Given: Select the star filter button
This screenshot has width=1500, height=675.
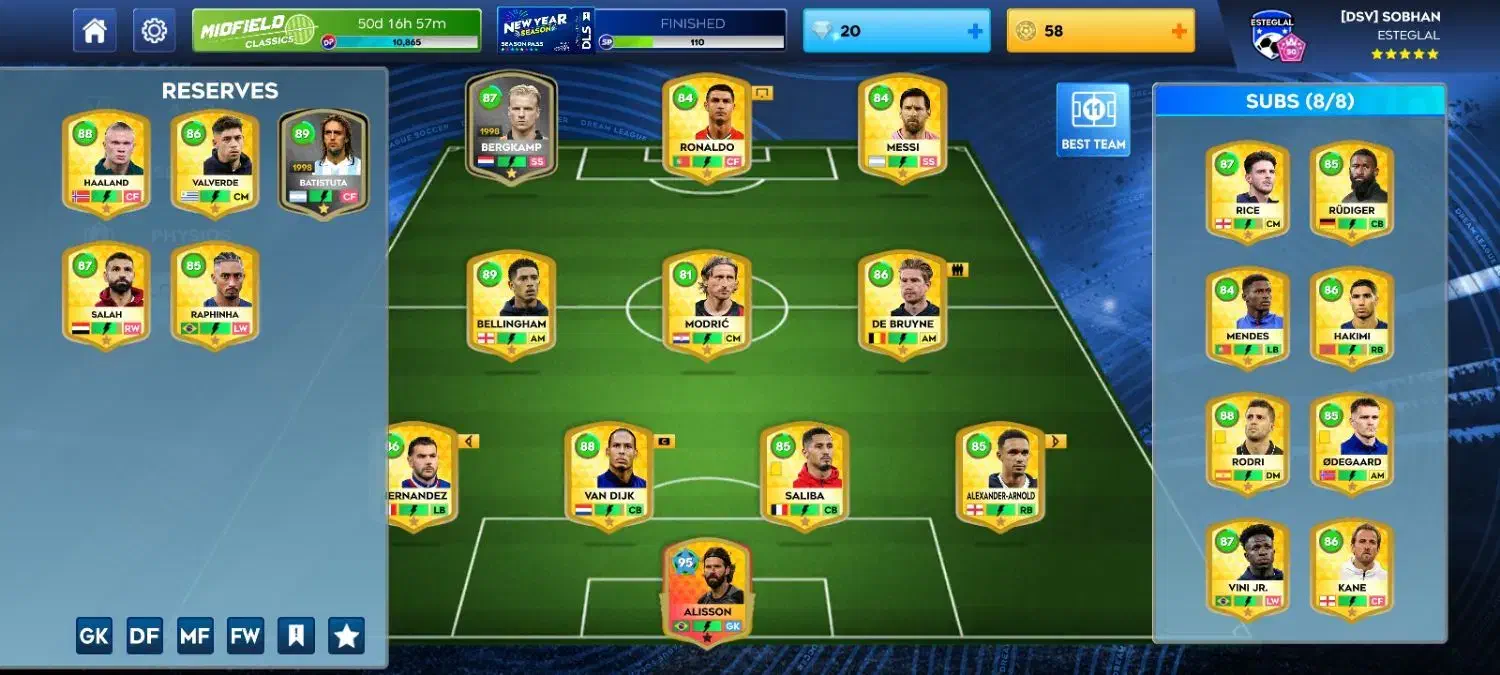Looking at the screenshot, I should click(x=346, y=635).
